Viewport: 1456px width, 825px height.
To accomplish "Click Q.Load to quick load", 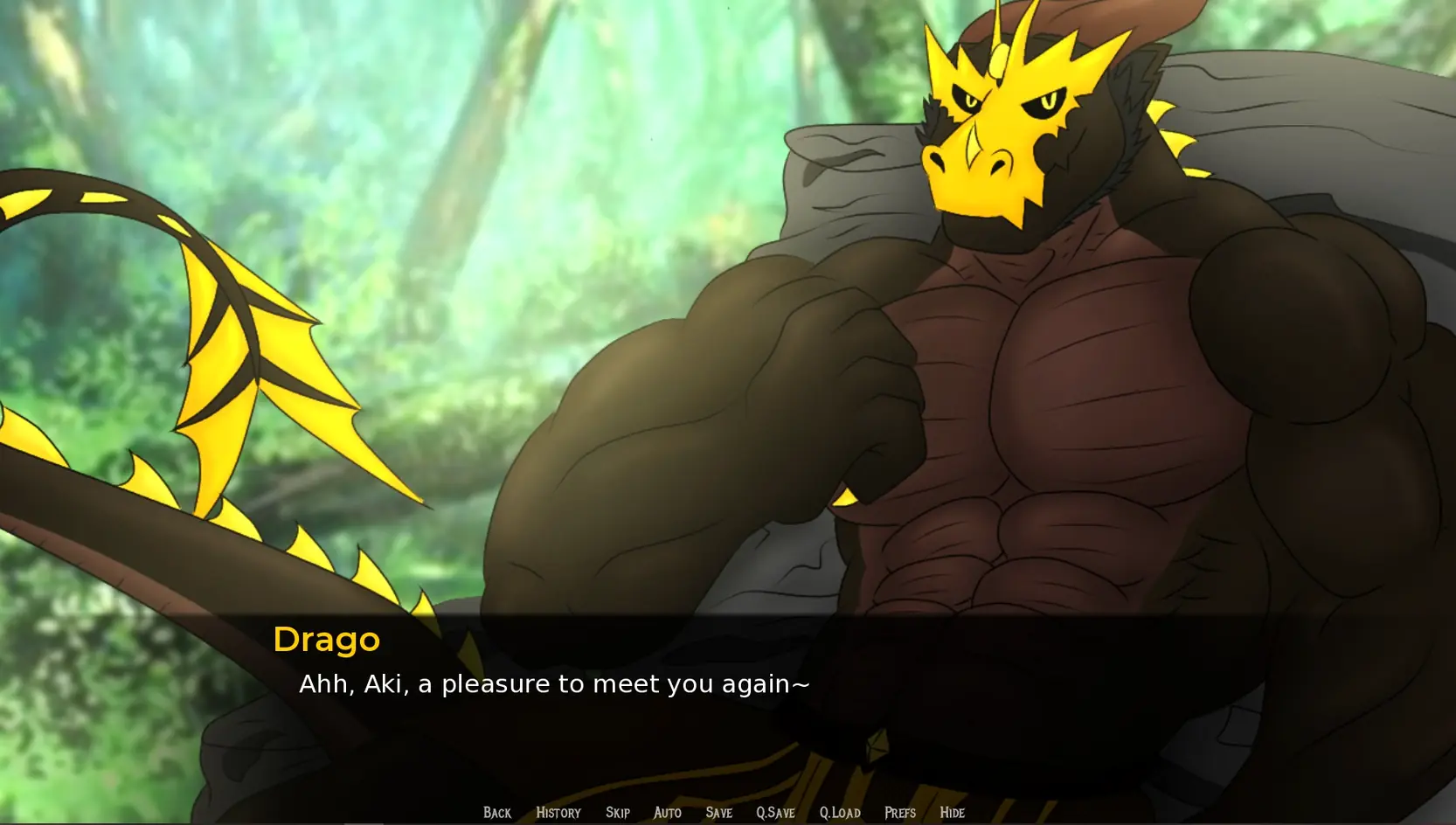I will click(840, 813).
